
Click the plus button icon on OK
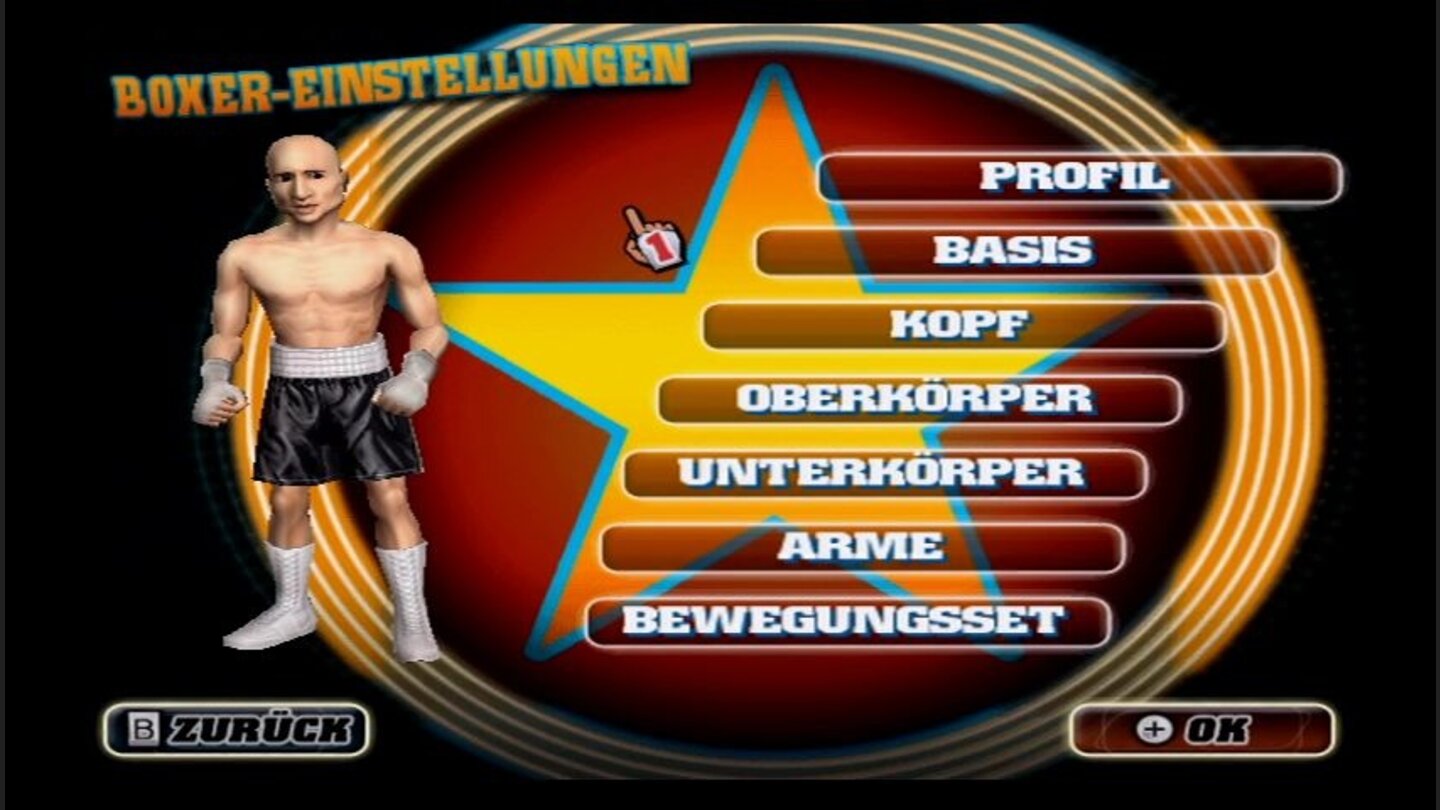point(1157,729)
